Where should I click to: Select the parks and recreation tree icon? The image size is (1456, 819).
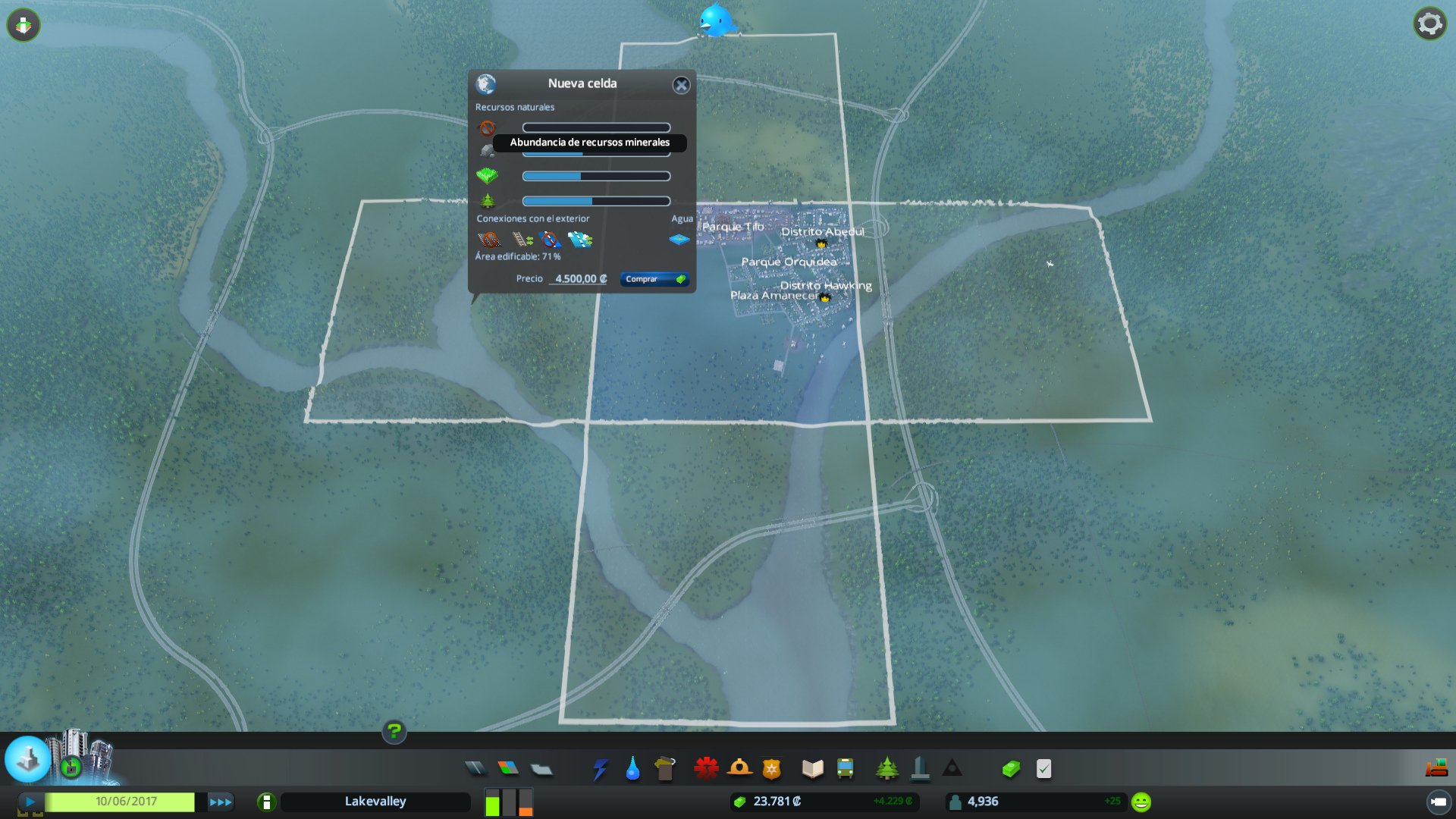887,768
